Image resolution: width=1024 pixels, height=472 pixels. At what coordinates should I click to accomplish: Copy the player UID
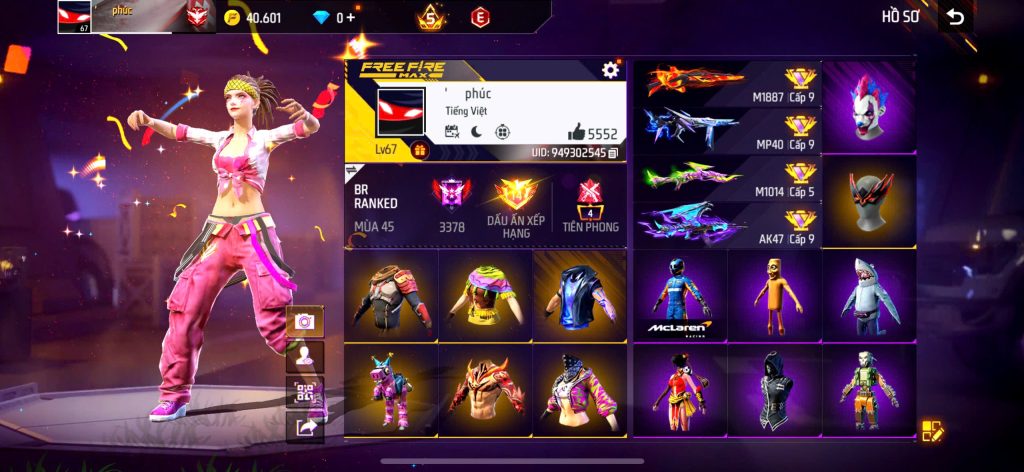pyautogui.click(x=613, y=153)
